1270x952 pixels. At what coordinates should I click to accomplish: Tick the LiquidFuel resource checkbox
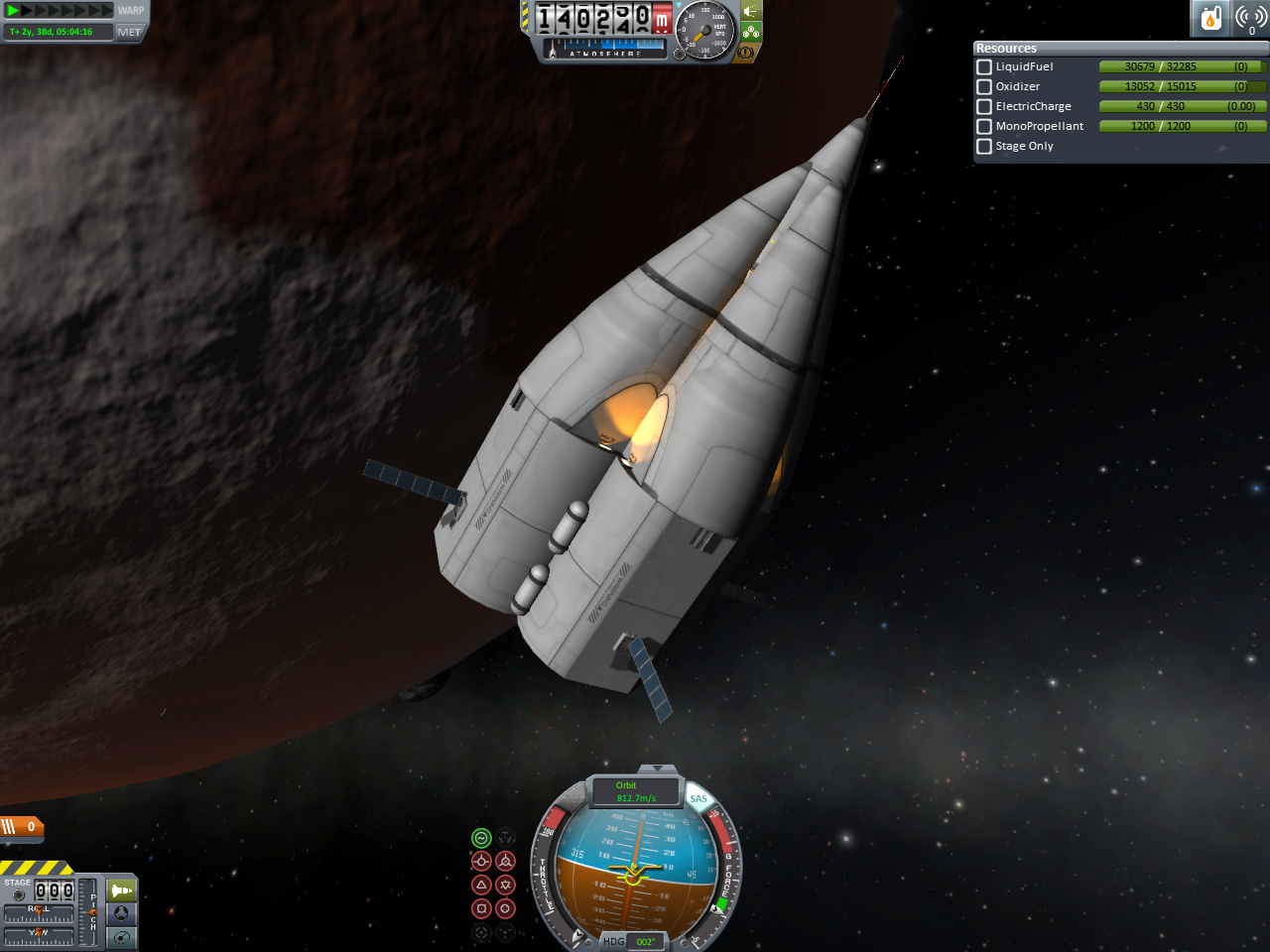click(984, 67)
